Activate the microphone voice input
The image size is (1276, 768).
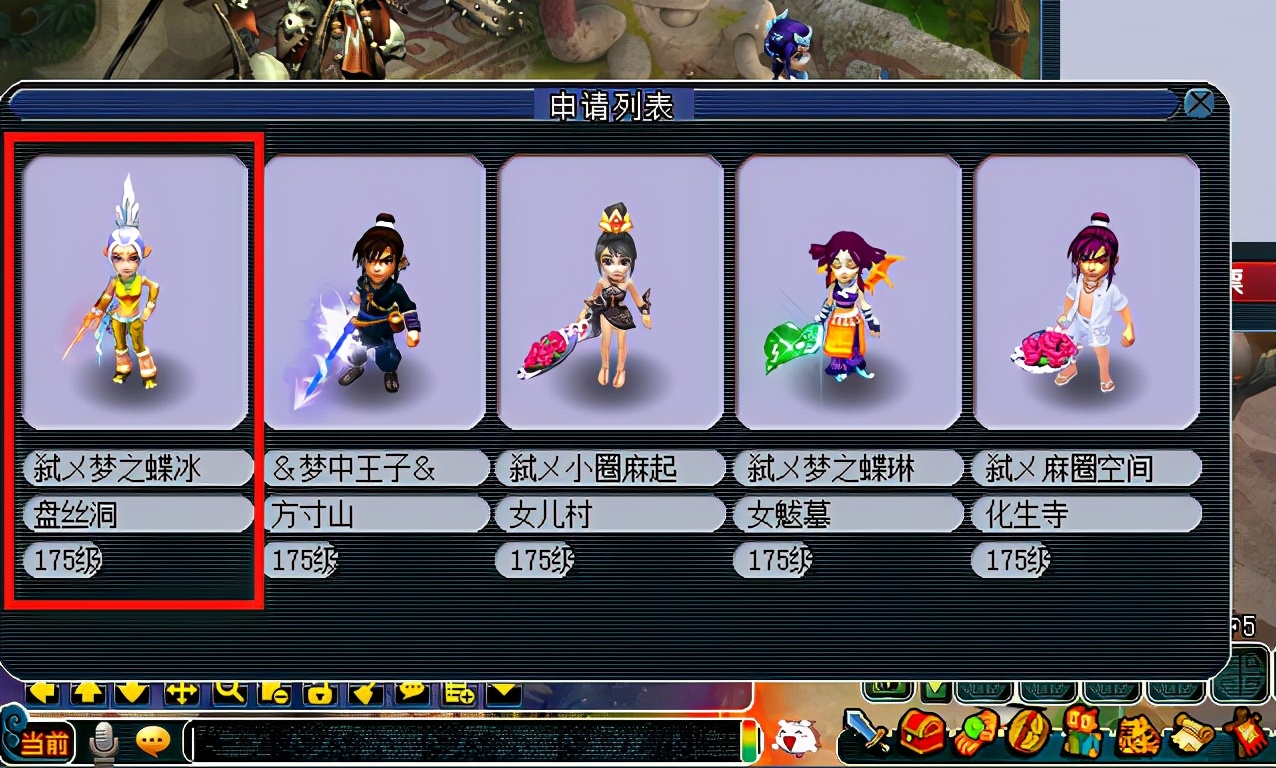point(104,742)
